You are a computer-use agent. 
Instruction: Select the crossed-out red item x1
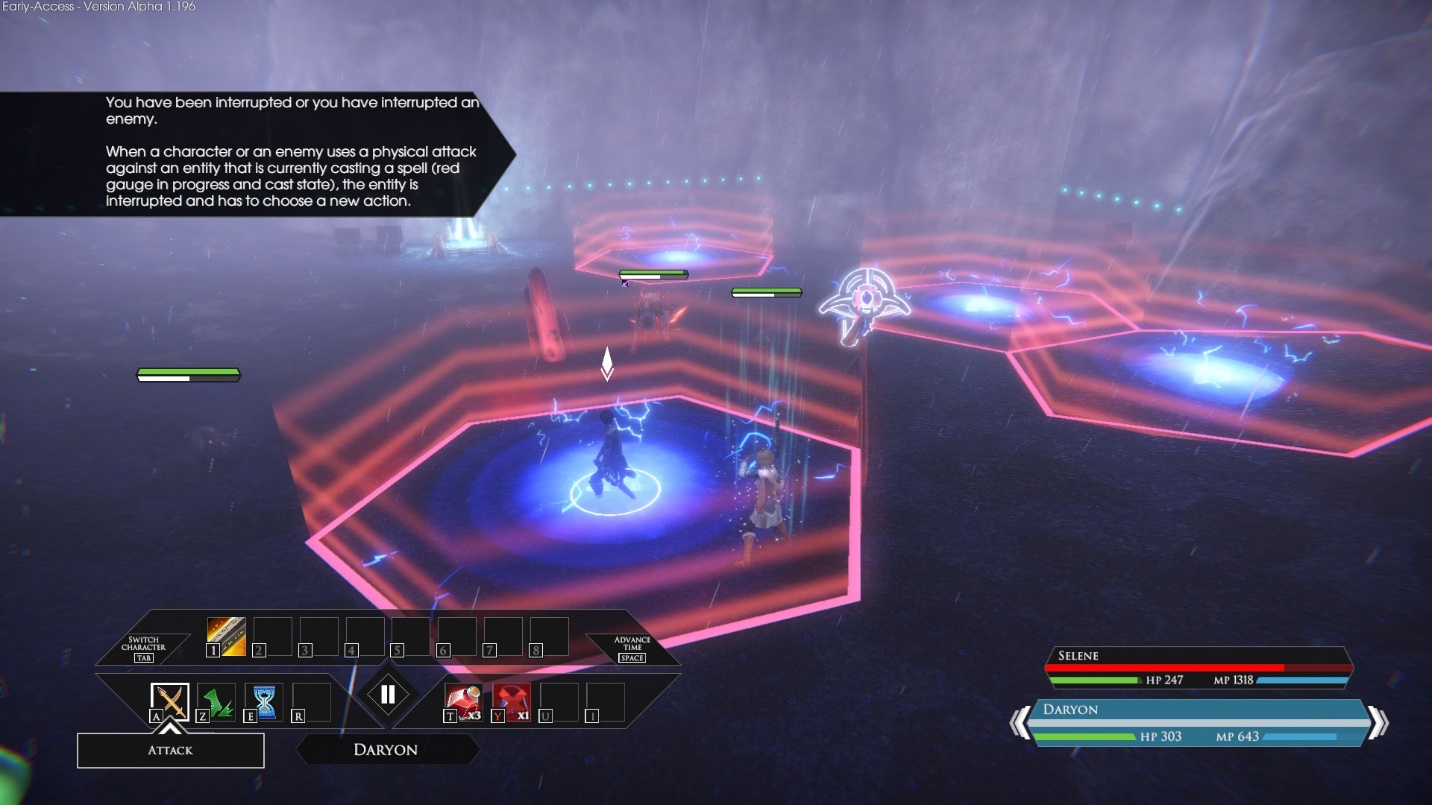pos(511,701)
